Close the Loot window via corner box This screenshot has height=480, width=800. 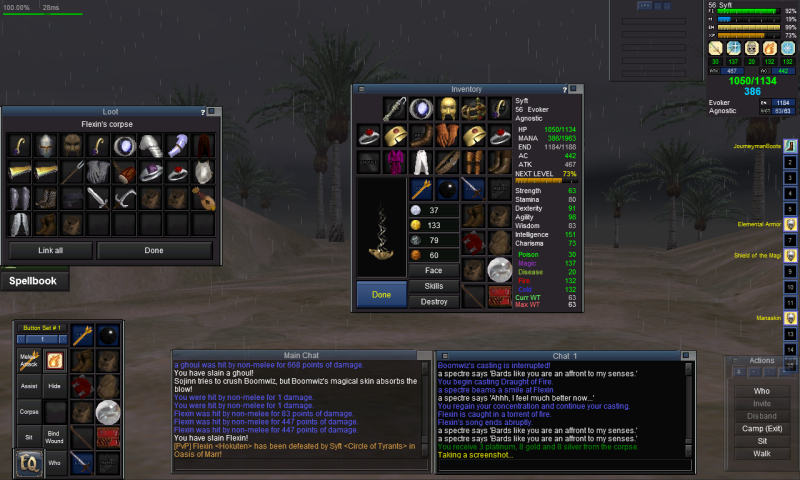click(213, 112)
